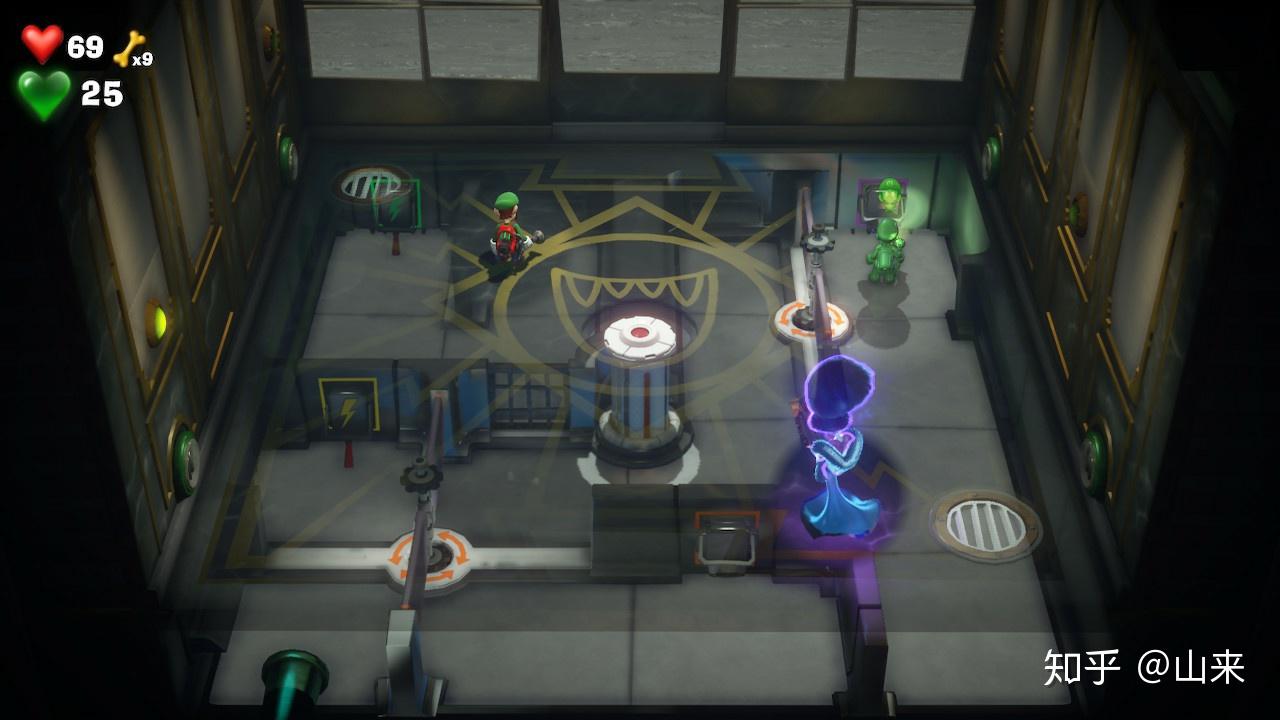Turn the valve wheel near Gooigi
Screen dimensions: 1280x720
[818, 244]
